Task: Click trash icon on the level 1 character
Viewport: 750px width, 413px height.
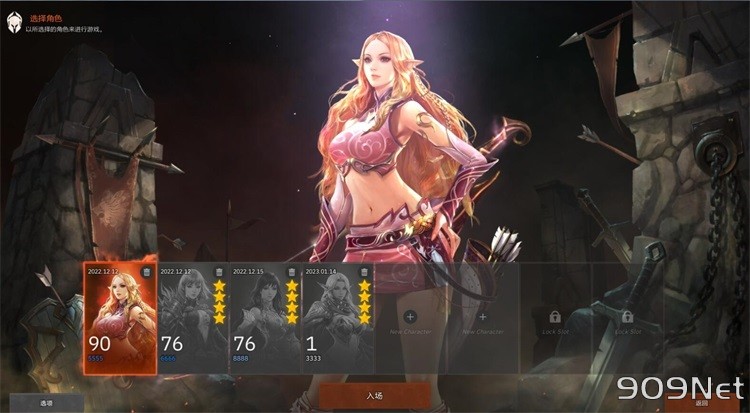Action: pyautogui.click(x=364, y=272)
